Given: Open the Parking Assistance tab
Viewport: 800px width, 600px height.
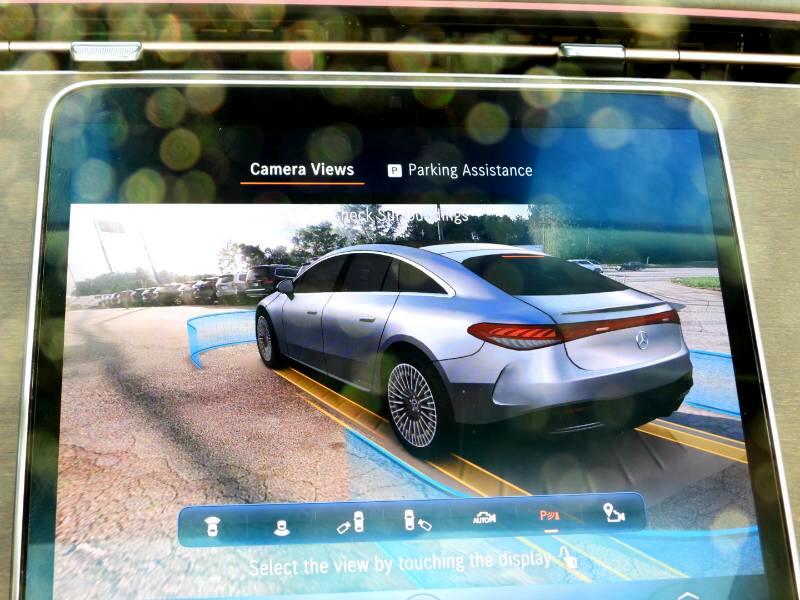Looking at the screenshot, I should [460, 171].
